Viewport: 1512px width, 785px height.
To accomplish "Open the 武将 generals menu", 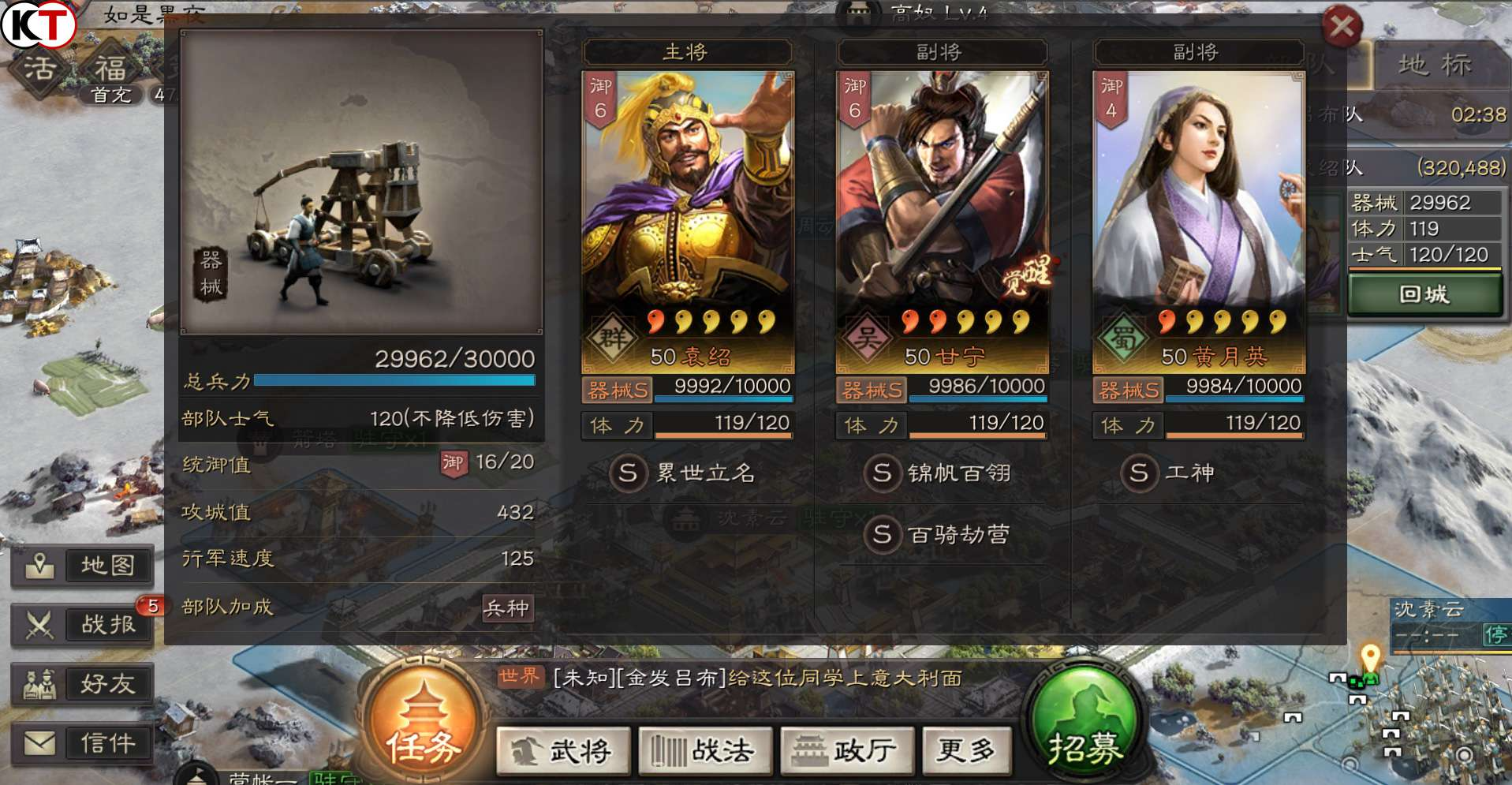I will (564, 750).
